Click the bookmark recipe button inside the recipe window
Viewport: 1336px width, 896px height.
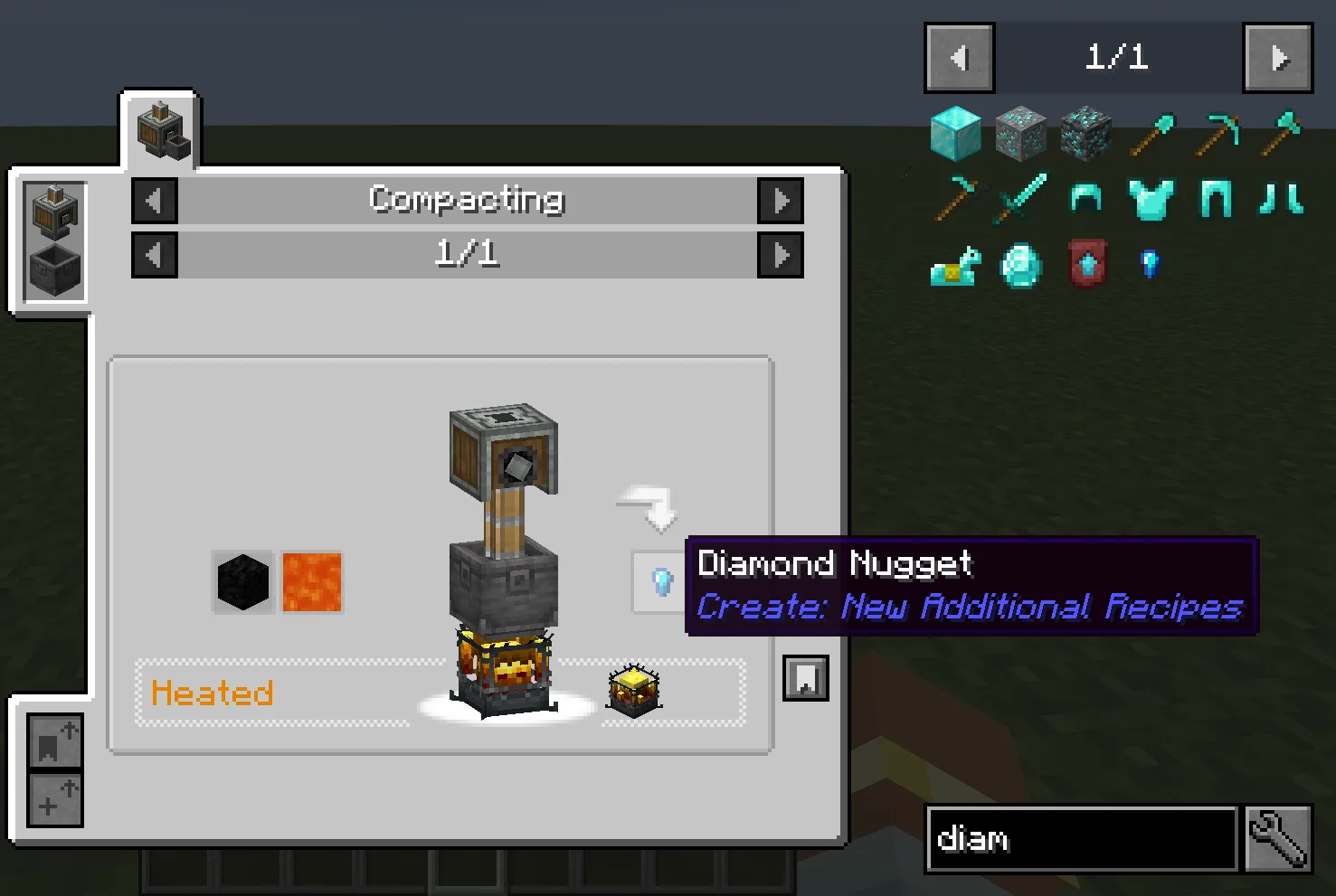804,677
